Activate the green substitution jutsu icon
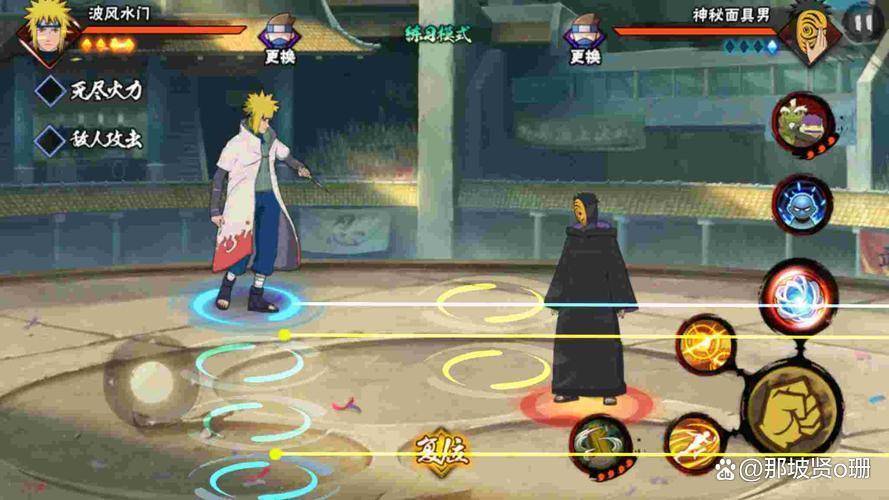This screenshot has height=500, width=889. 602,446
